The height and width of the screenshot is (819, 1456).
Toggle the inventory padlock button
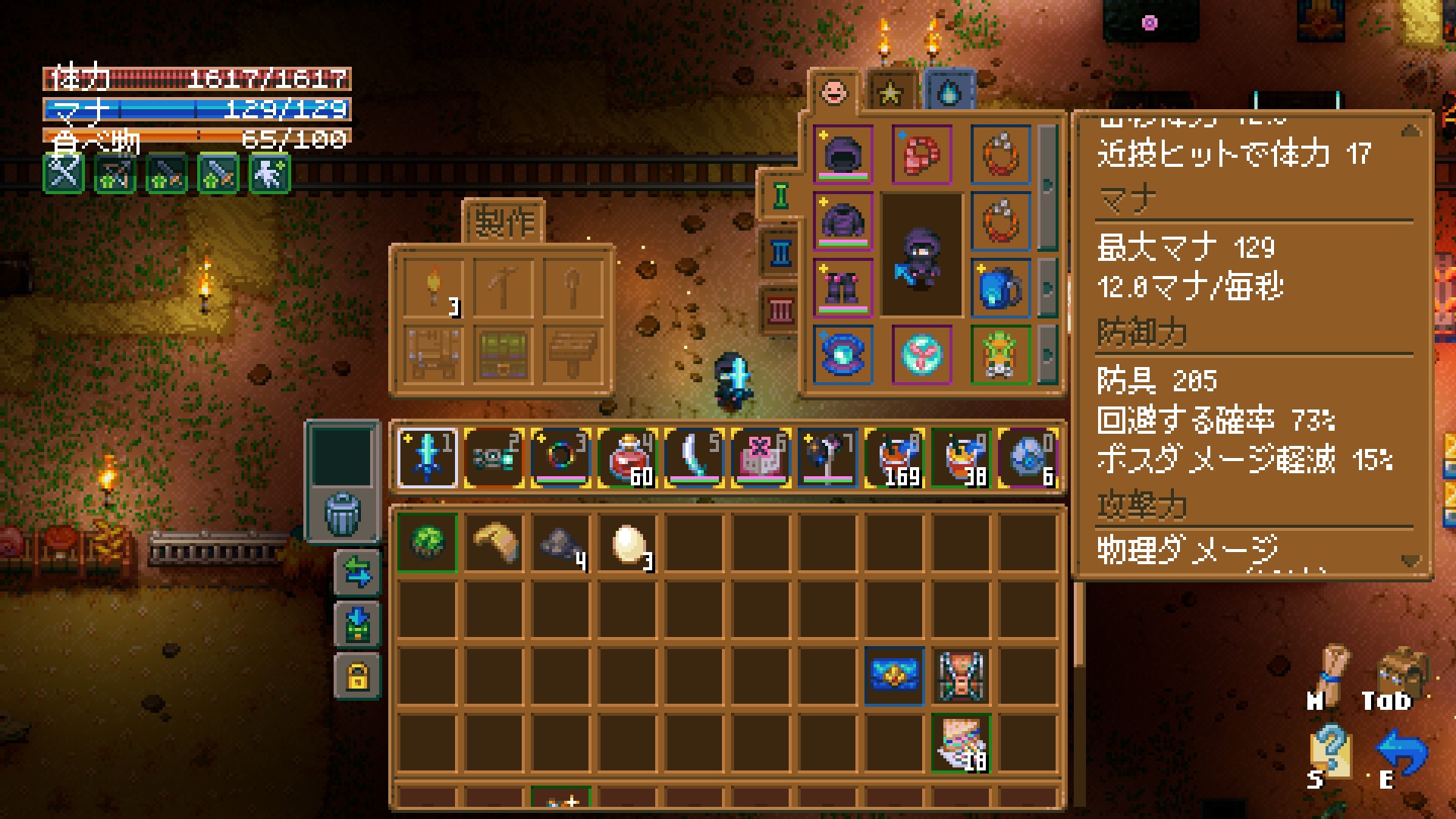pos(357,676)
